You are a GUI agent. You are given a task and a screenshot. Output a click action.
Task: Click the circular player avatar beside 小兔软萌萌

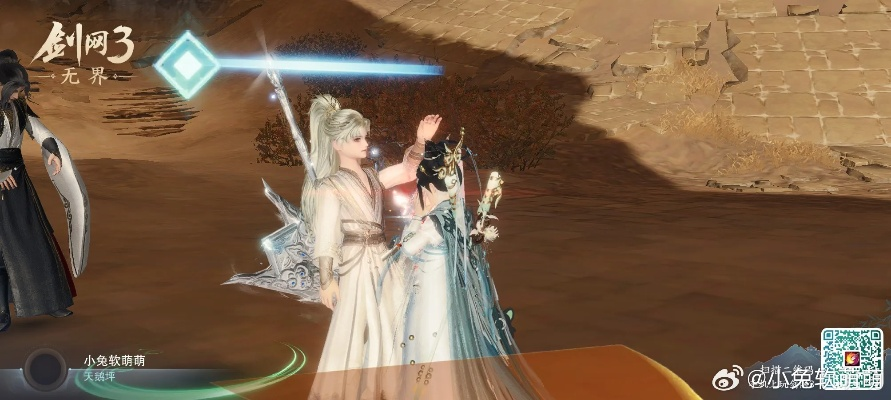coord(44,369)
